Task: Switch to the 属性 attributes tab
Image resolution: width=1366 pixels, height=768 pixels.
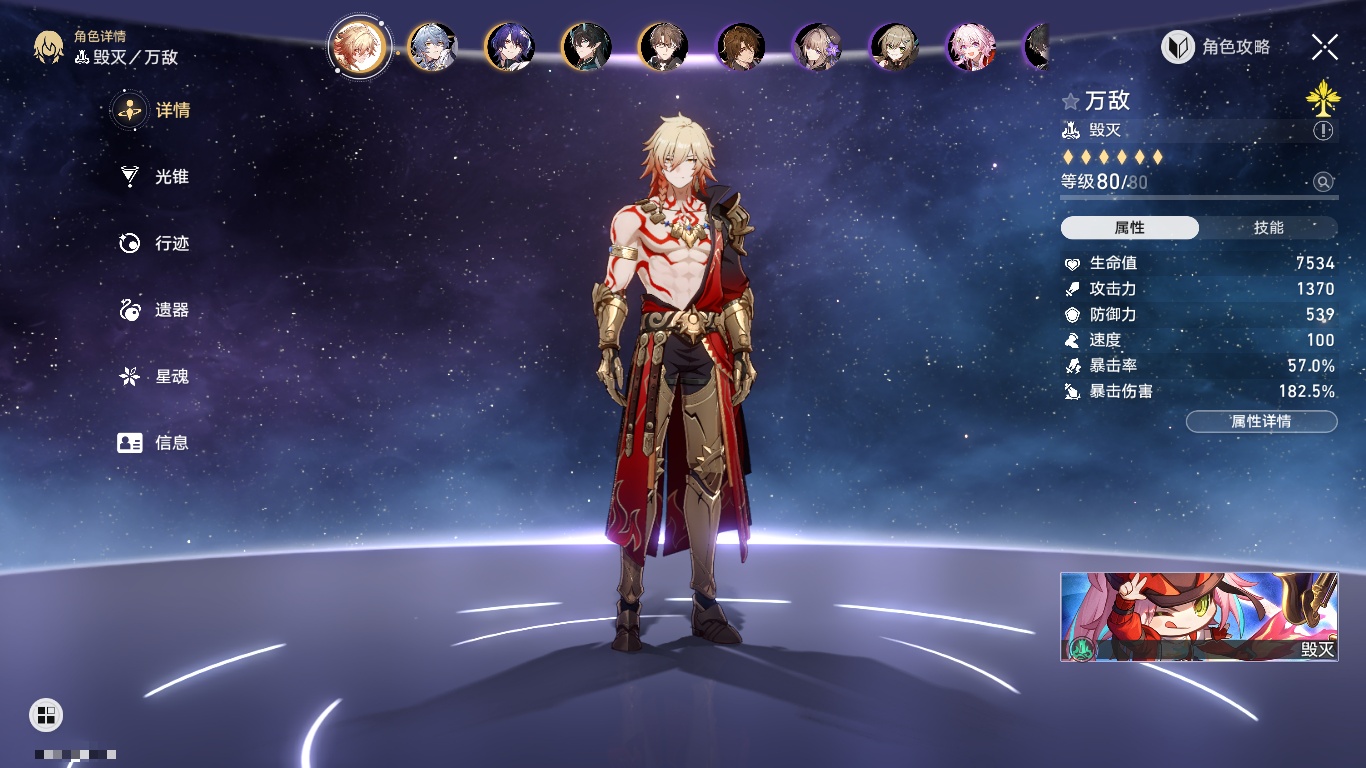Action: [x=1130, y=228]
